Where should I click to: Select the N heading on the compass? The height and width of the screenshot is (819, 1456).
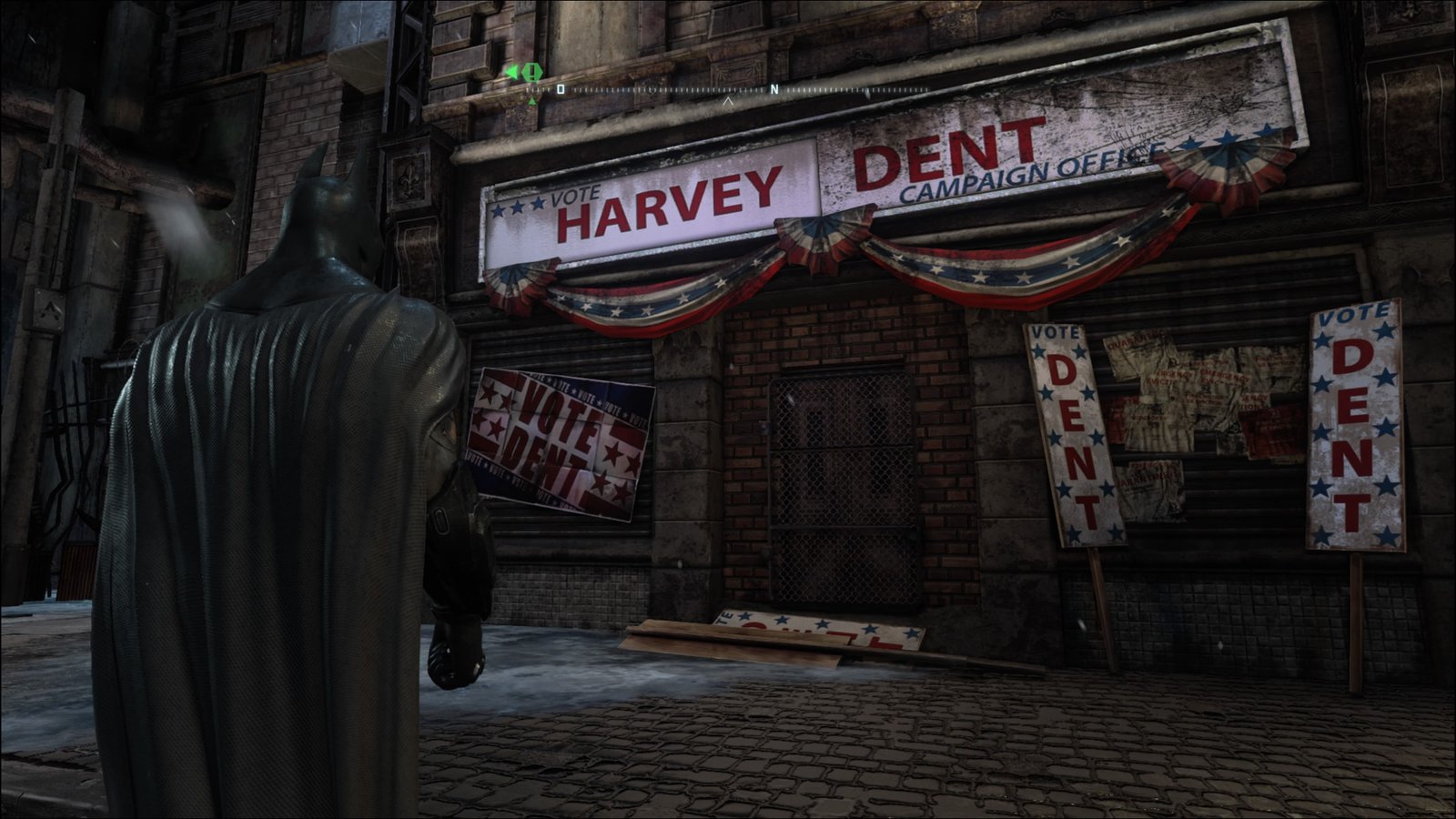[774, 89]
